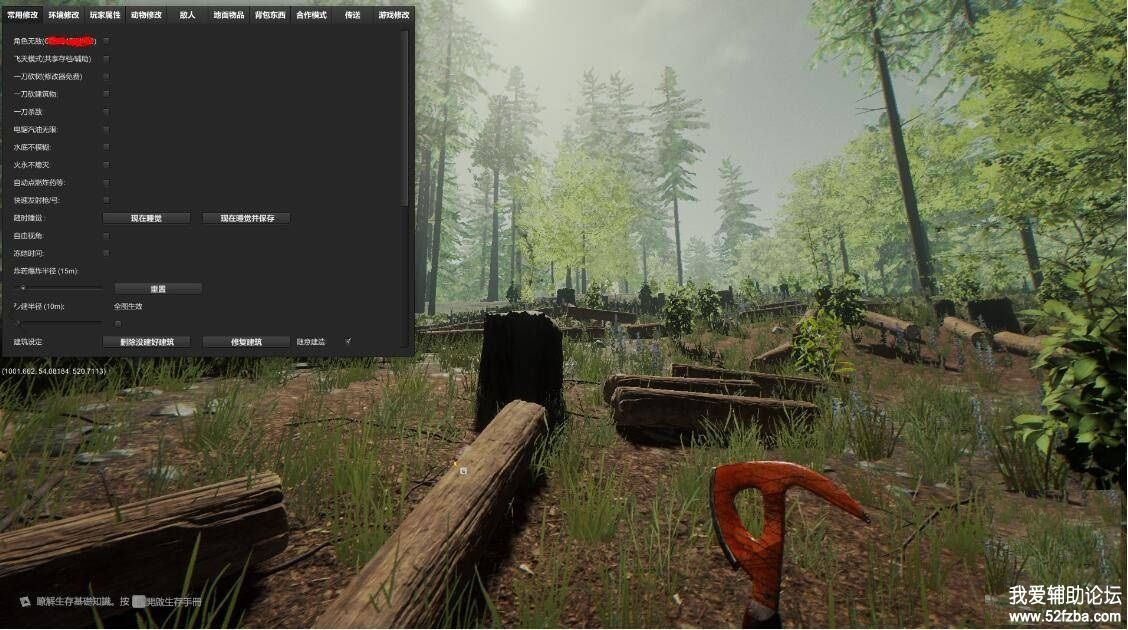Select the 游戏修改 tab
Screen dimensions: 1128x630
(x=393, y=15)
